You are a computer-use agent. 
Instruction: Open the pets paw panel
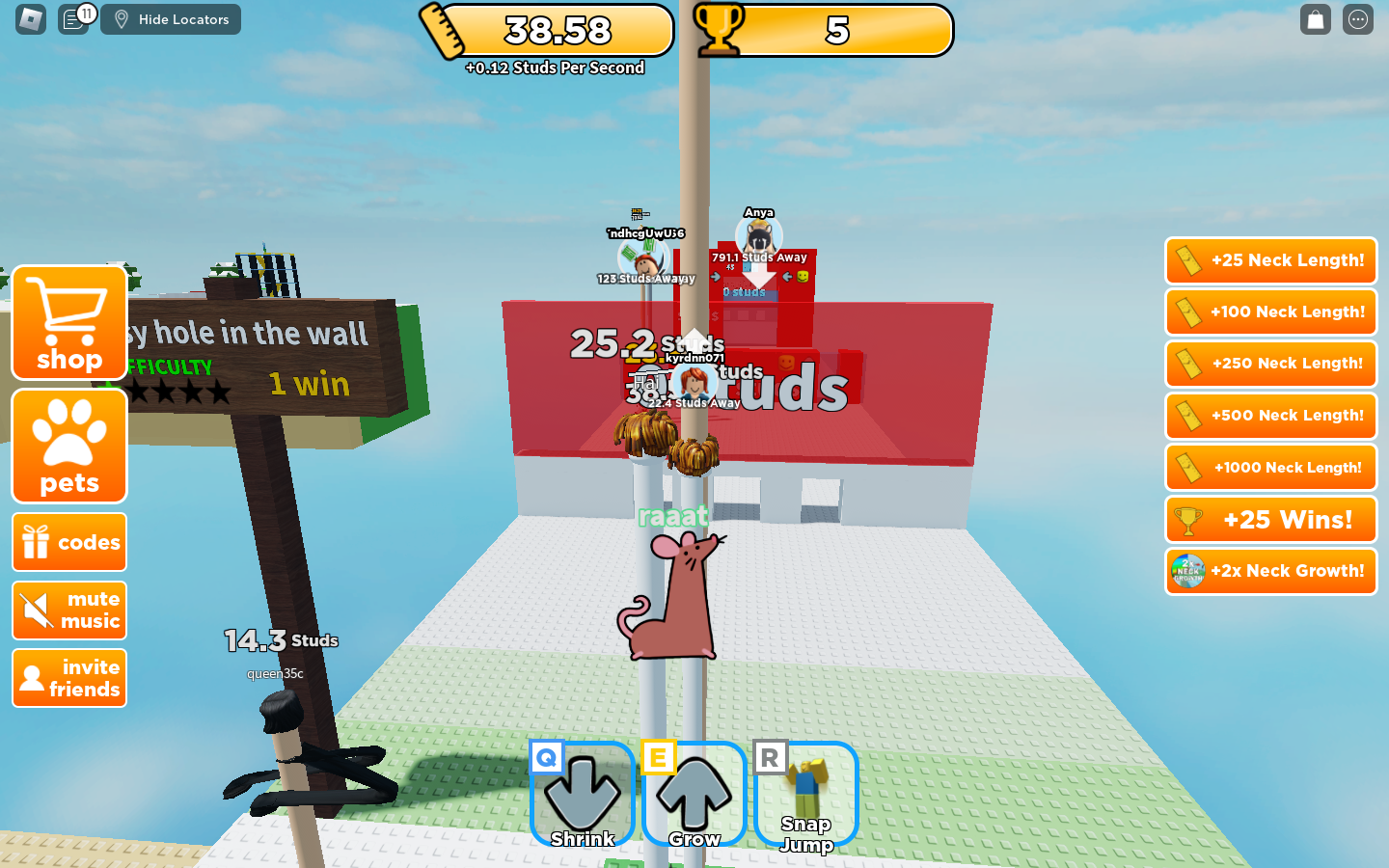point(68,446)
